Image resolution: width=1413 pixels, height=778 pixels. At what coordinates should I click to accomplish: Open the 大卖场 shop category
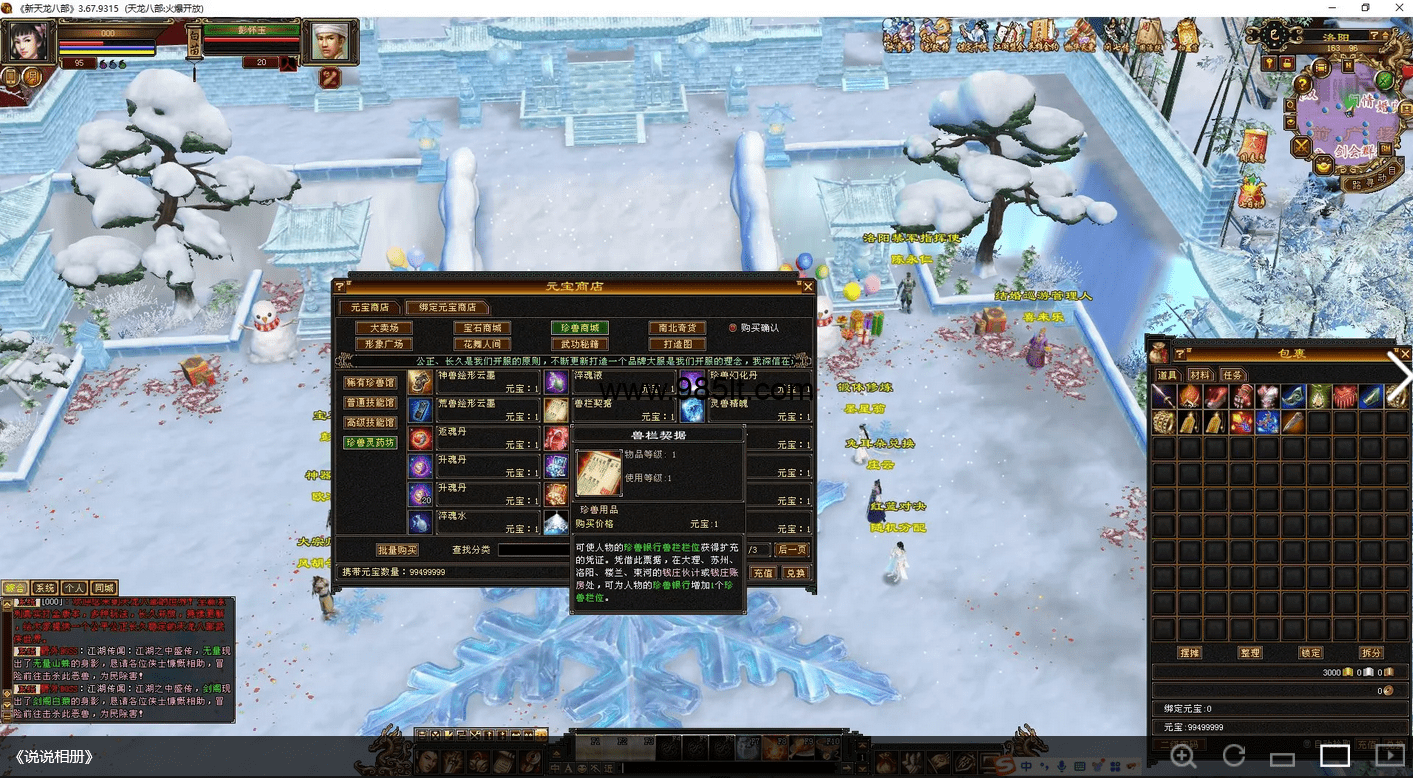click(384, 328)
